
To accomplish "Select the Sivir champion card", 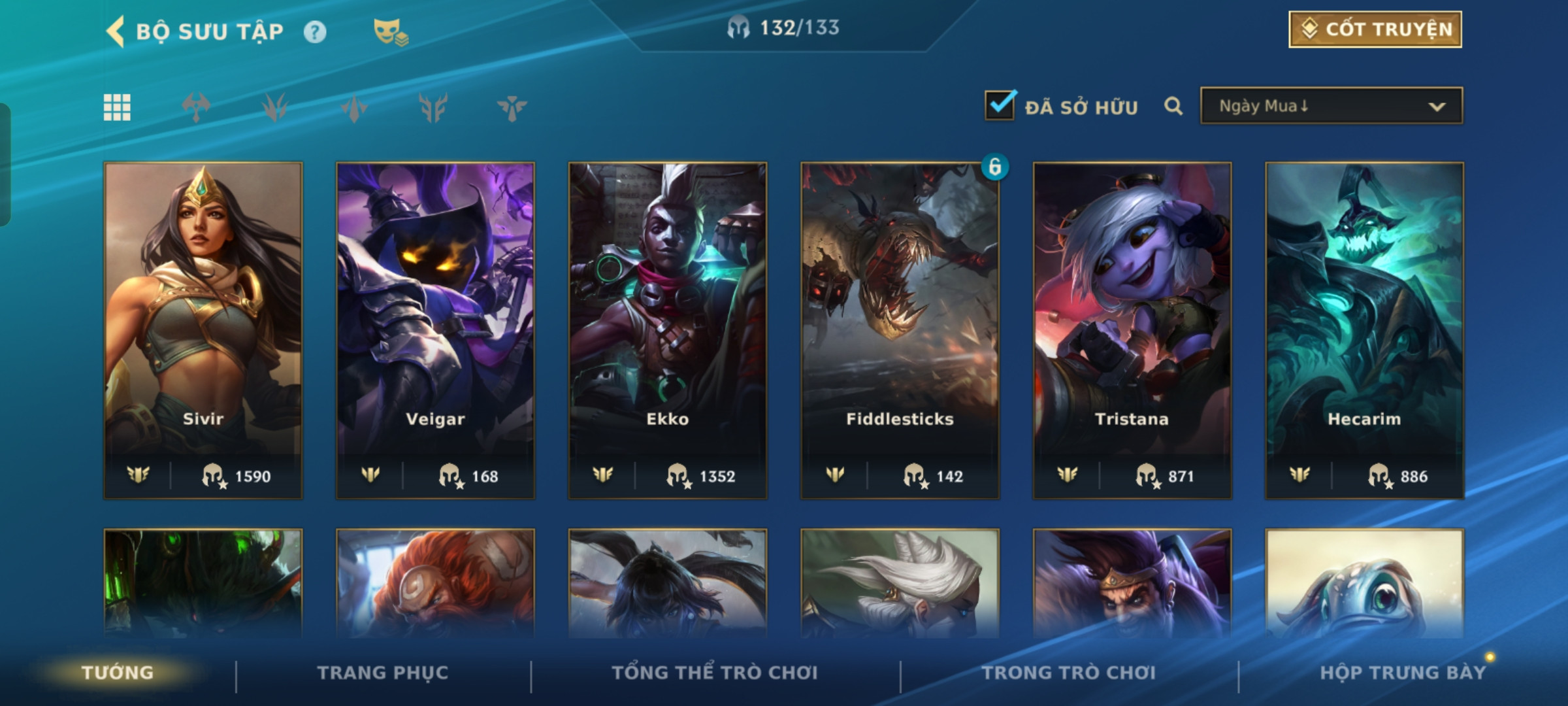I will [203, 330].
